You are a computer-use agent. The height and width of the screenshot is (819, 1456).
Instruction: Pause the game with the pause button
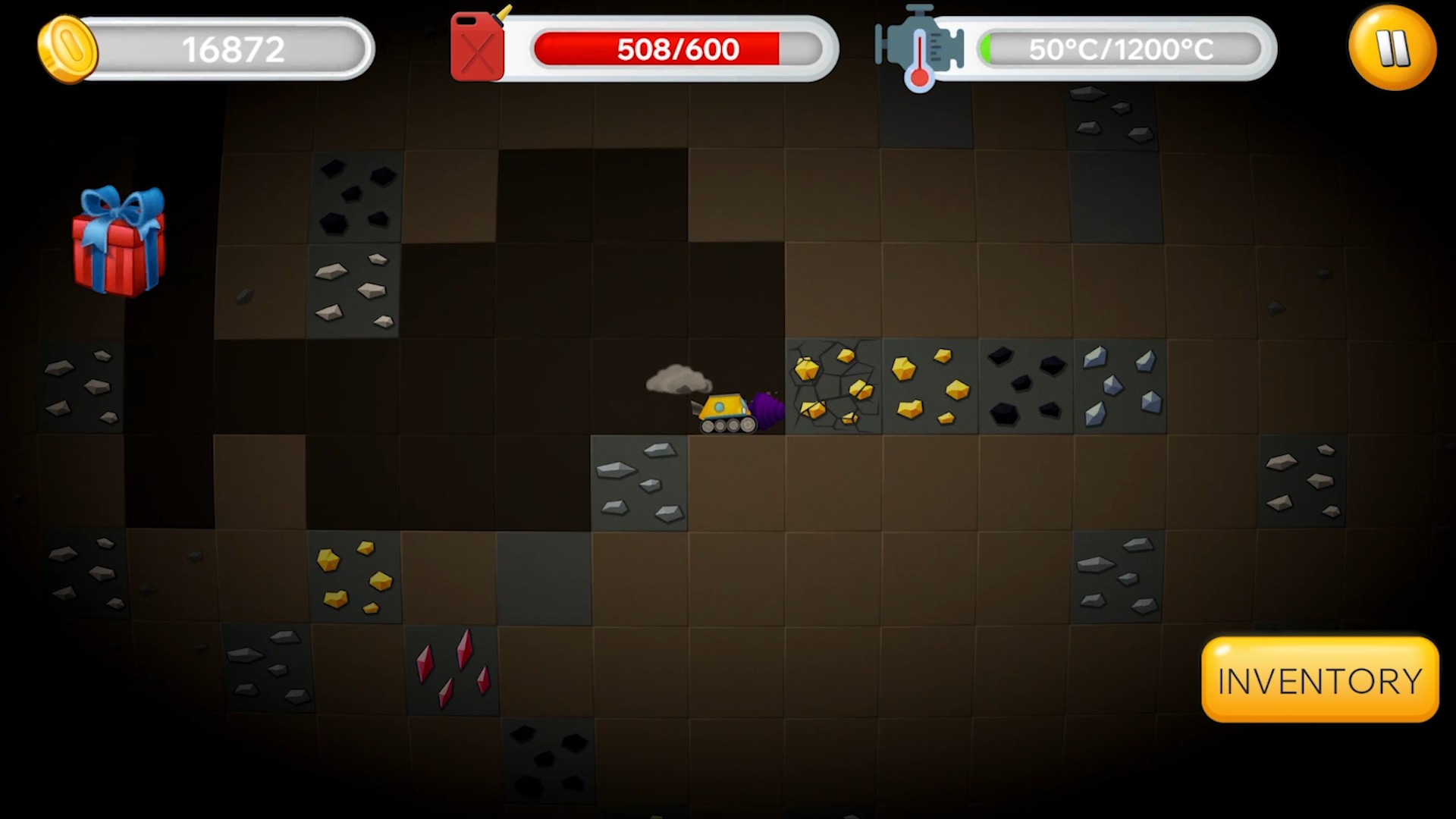click(1392, 49)
